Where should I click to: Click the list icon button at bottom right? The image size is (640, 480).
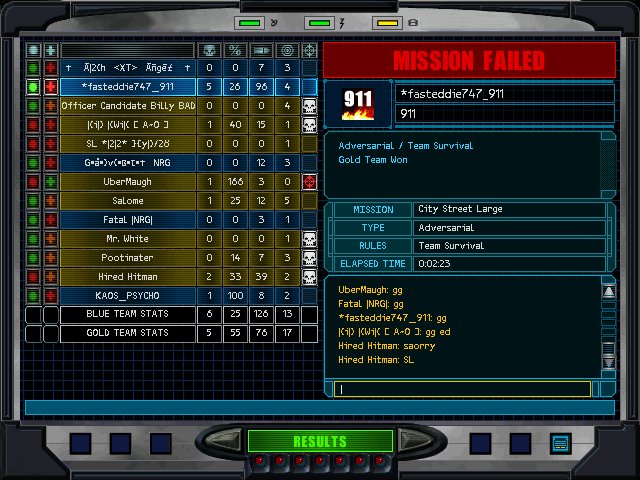(559, 442)
